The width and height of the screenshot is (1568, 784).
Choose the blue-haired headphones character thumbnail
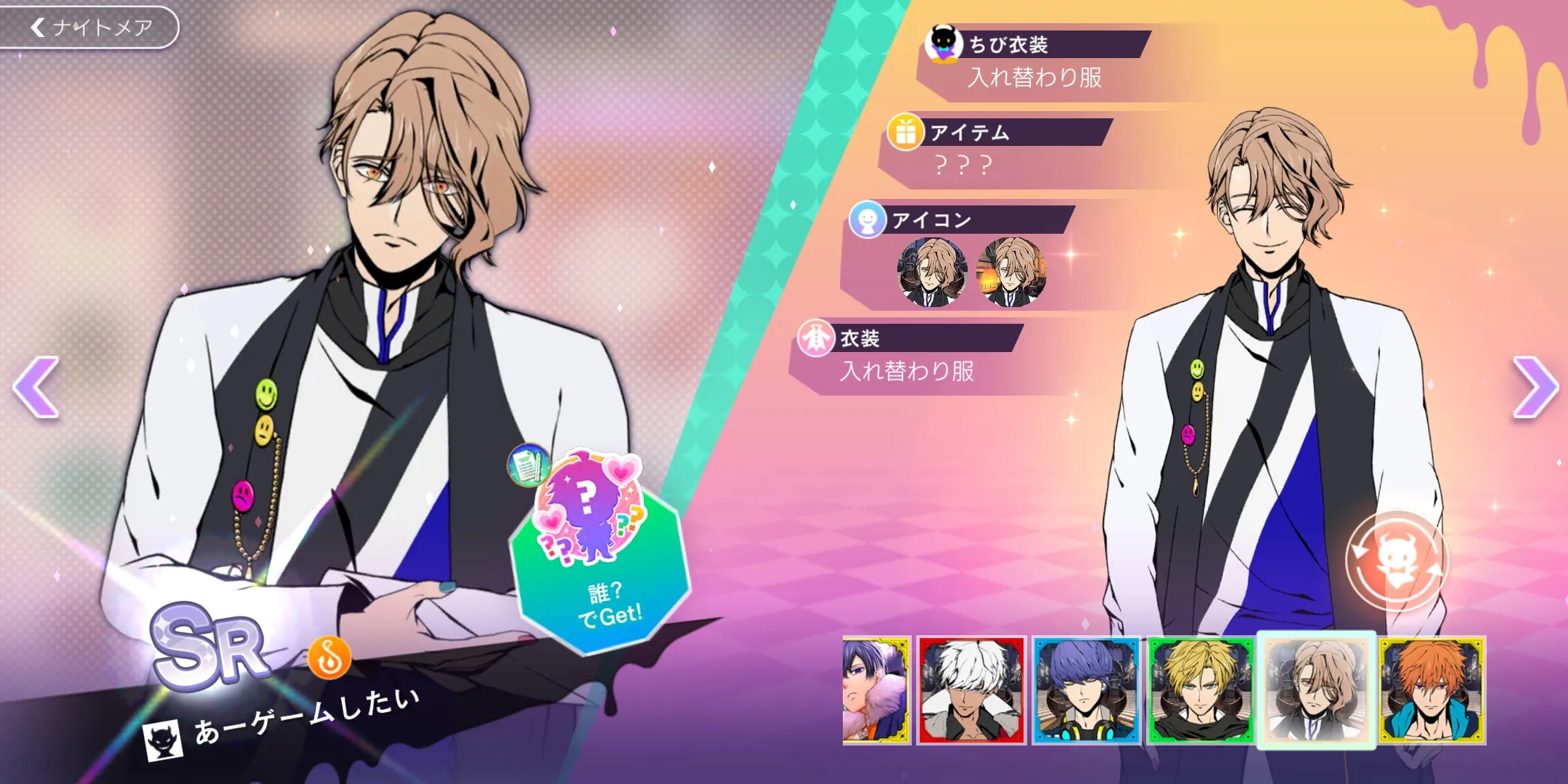tap(1086, 690)
